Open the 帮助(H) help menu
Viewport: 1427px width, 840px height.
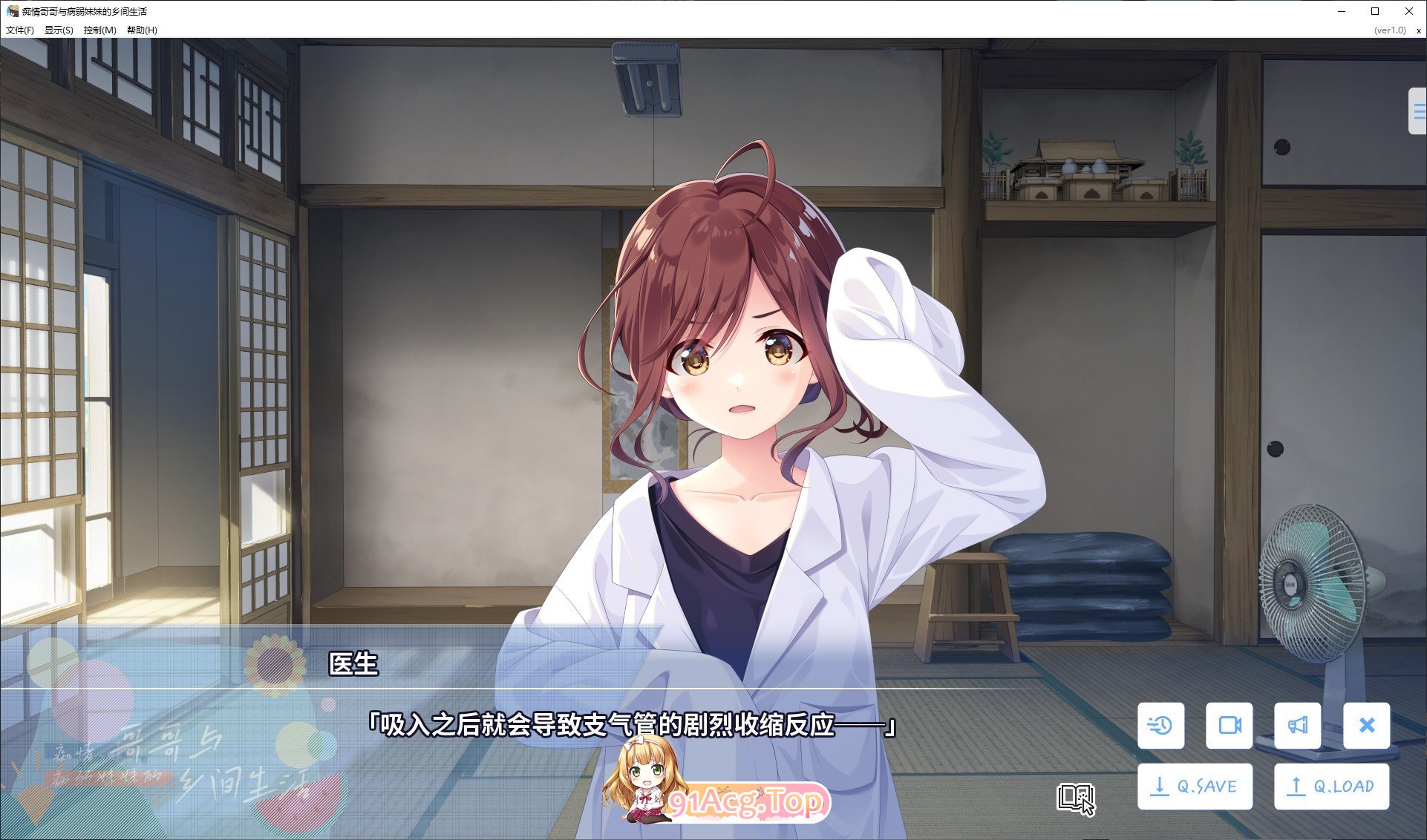(140, 30)
